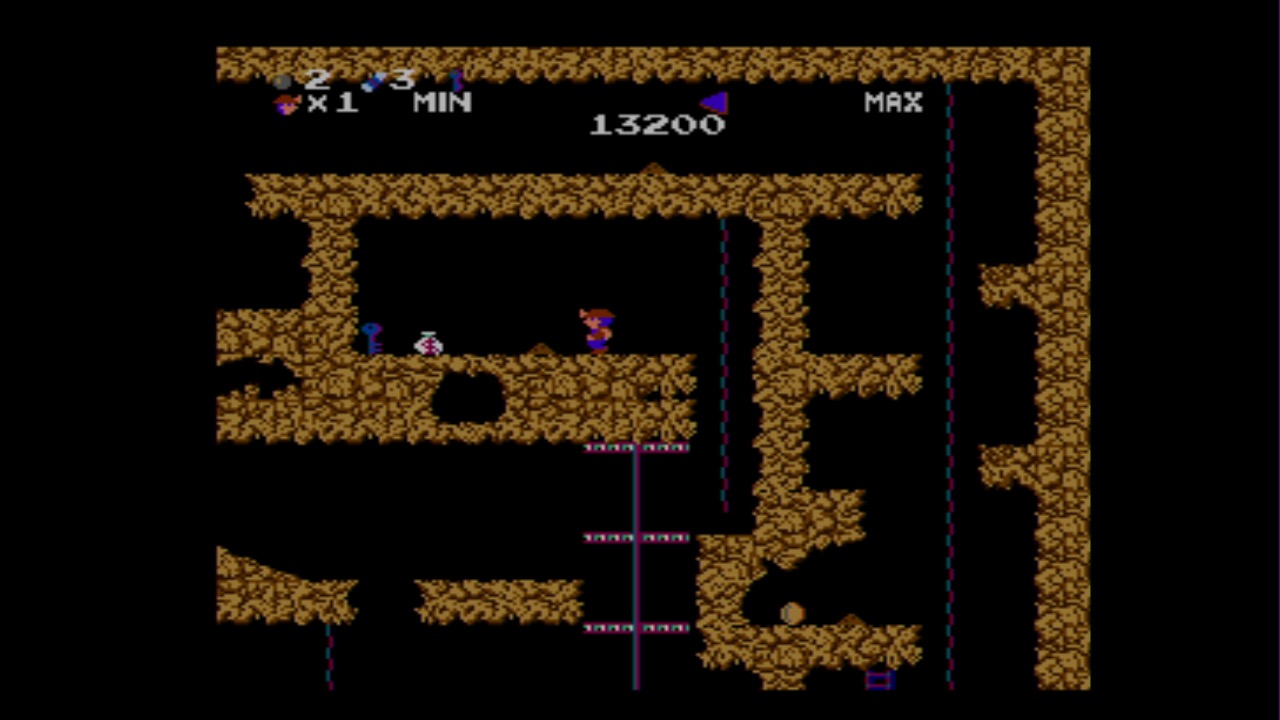Select the bomb icon in the HUD
Screen dimensions: 1280x720
281,80
